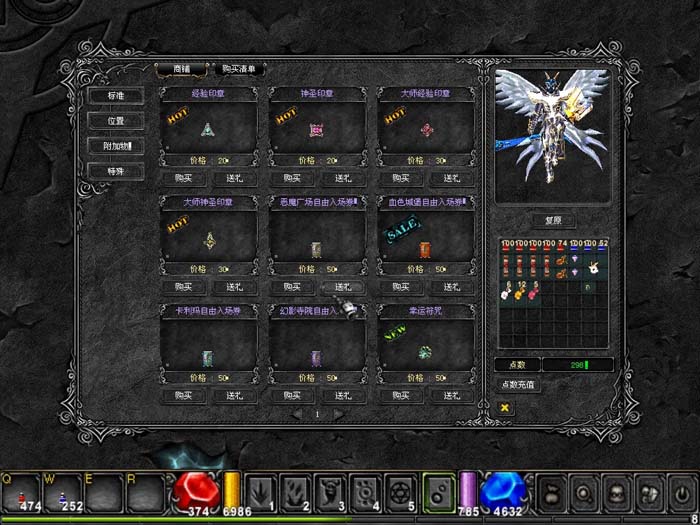Purchase the 卡利玛自由入场券 ticket
The image size is (700, 525).
[x=182, y=396]
